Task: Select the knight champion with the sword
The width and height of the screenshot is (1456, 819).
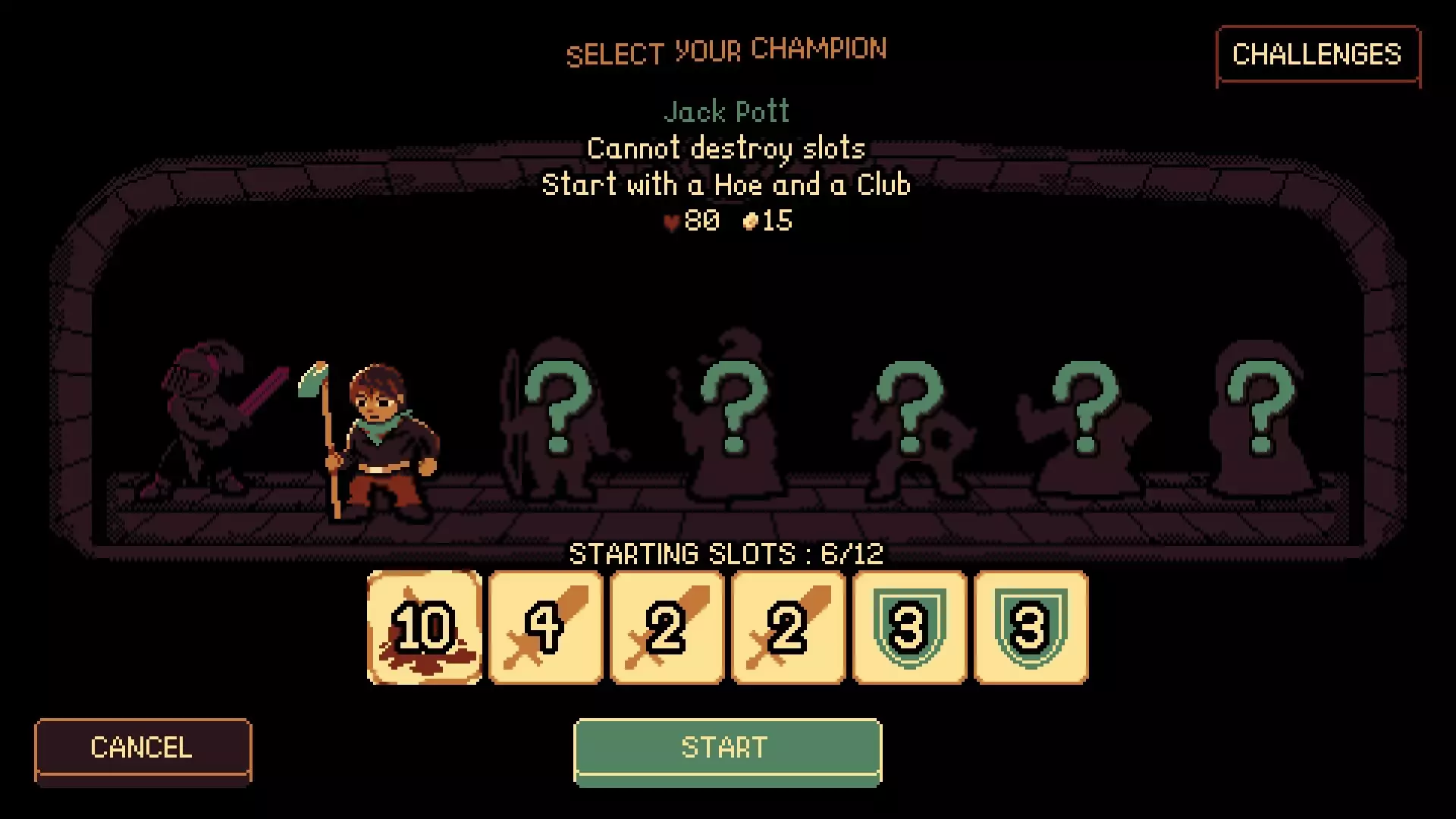Action: coord(206,421)
